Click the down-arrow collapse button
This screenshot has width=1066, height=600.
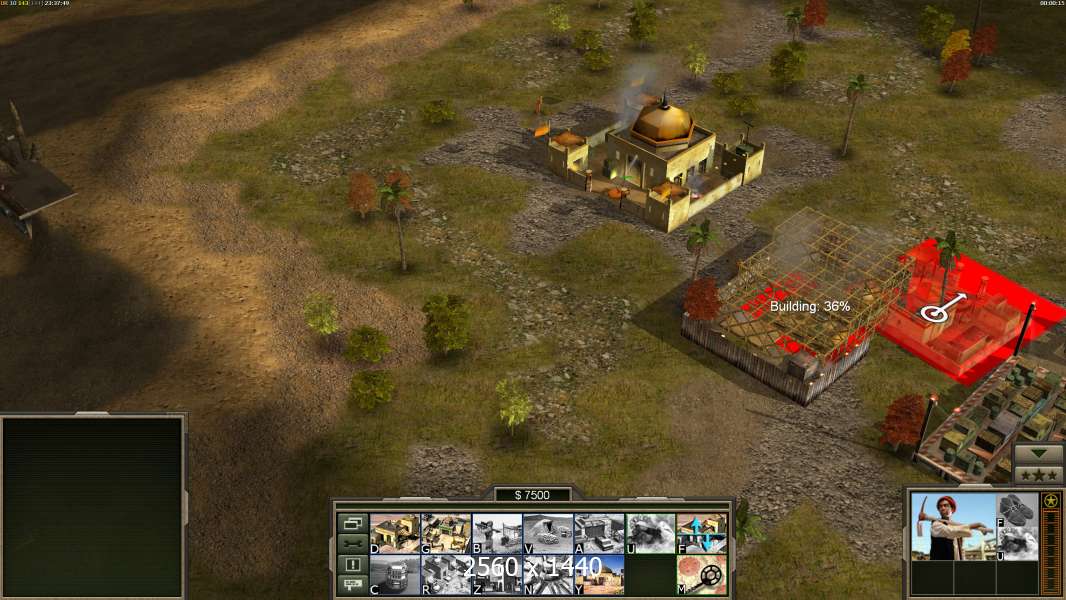pos(1038,453)
